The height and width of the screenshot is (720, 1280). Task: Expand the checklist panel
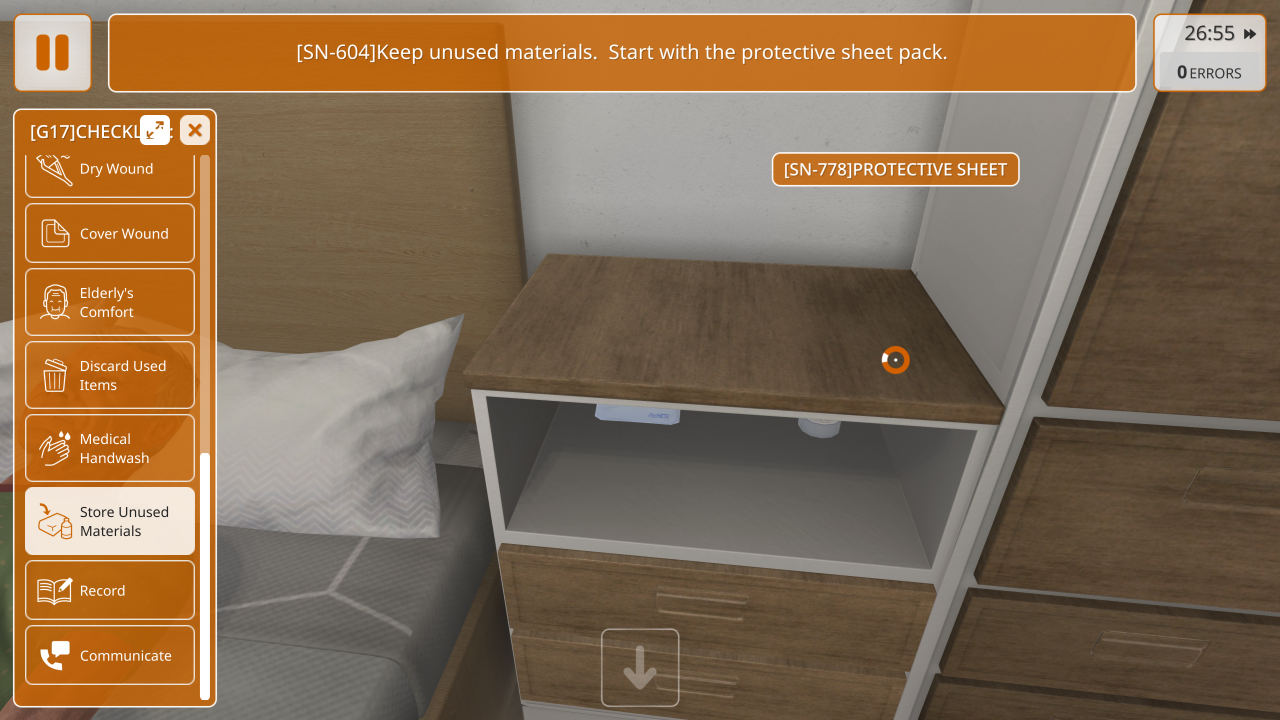(155, 130)
